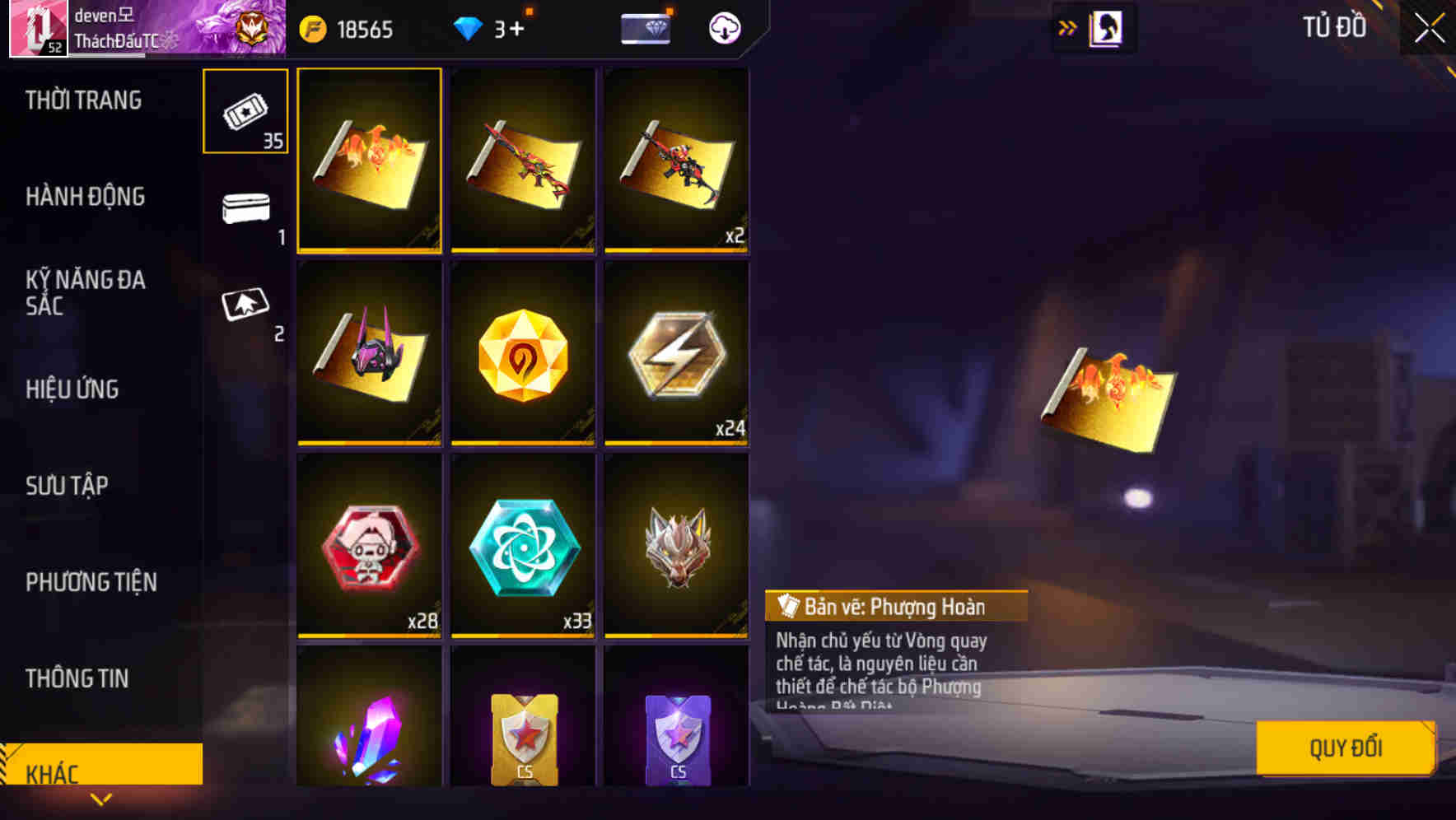The image size is (1456, 820).
Task: Click the cloud download icon
Action: [x=722, y=29]
